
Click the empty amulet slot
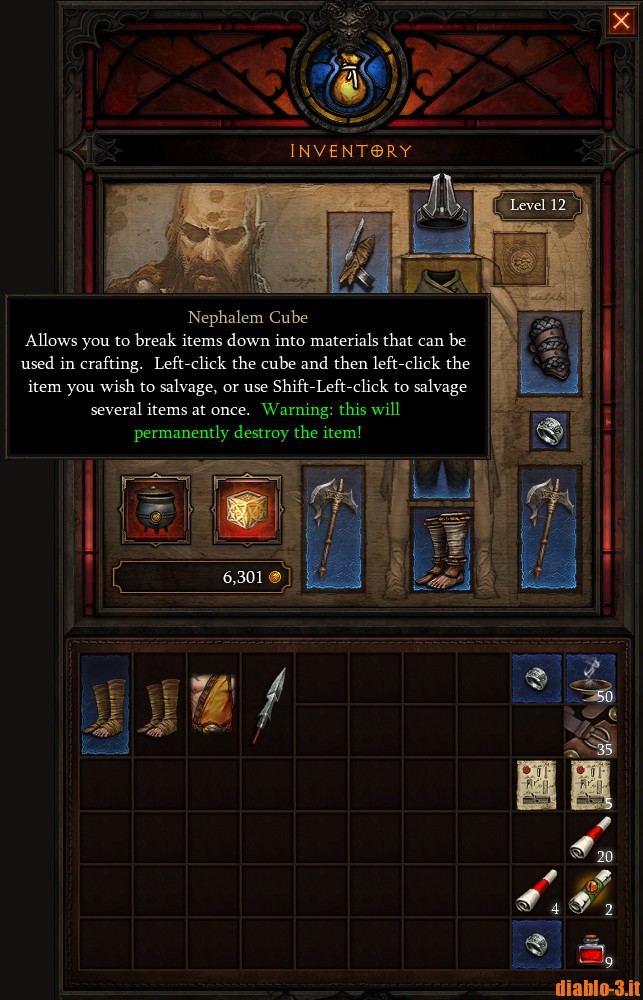[519, 260]
